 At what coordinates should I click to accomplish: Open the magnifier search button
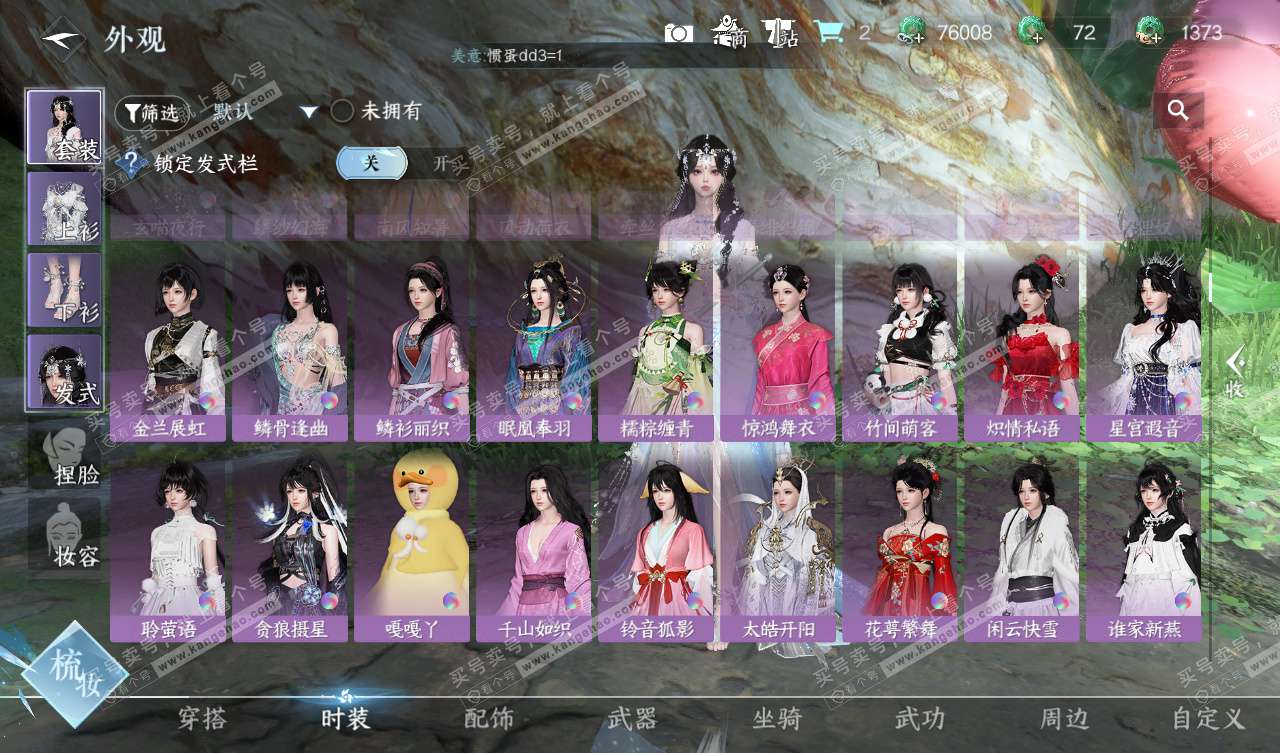[1178, 110]
